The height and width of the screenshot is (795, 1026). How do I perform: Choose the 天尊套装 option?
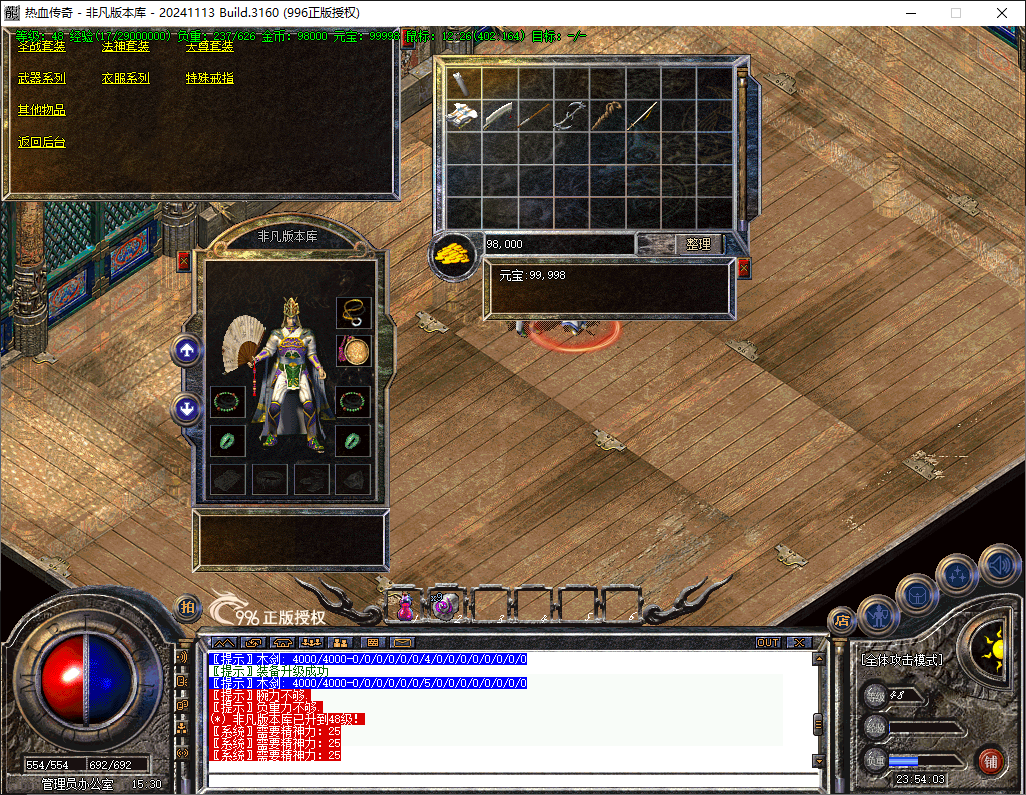[209, 46]
